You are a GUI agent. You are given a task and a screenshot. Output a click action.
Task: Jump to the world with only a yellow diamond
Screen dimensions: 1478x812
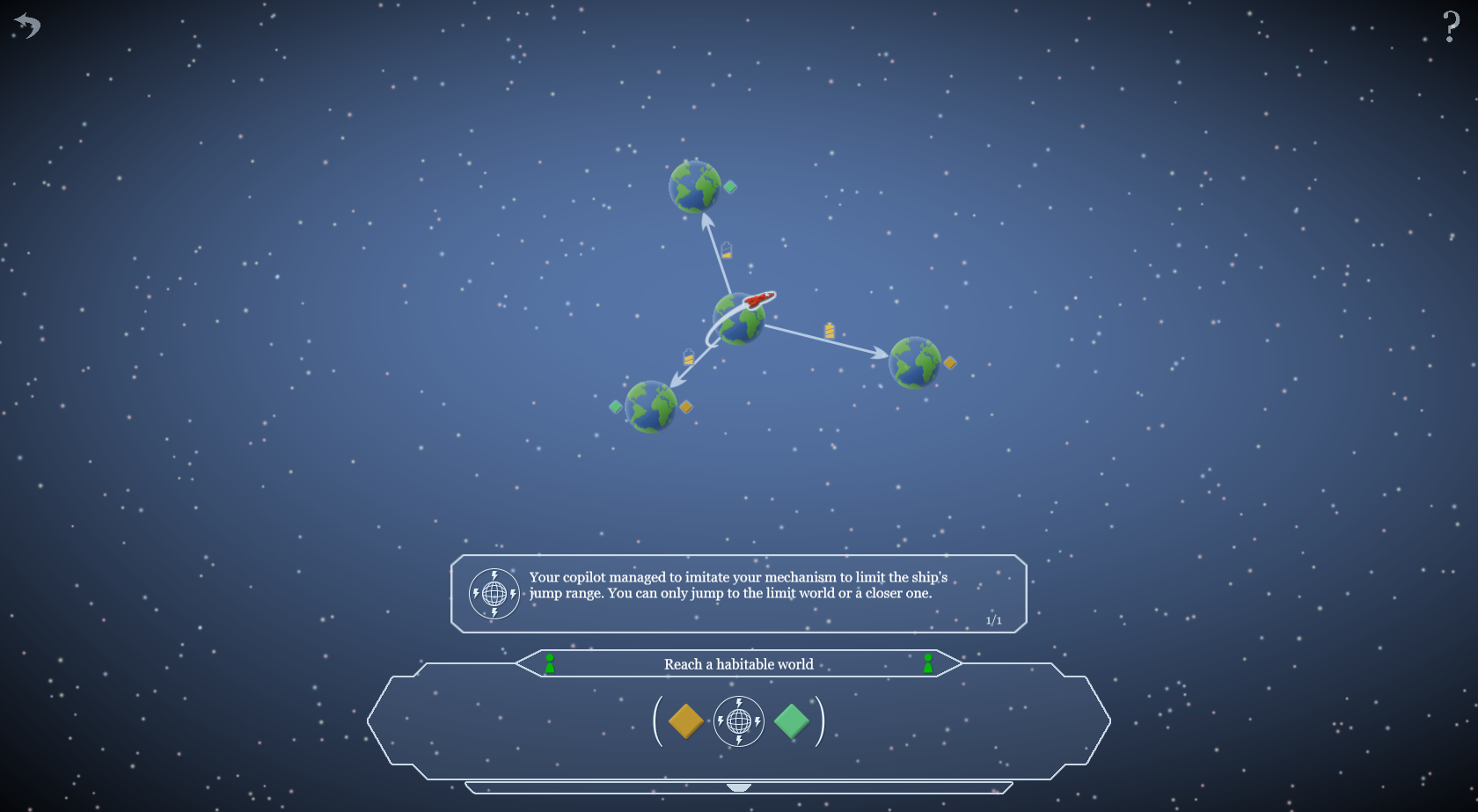[915, 362]
